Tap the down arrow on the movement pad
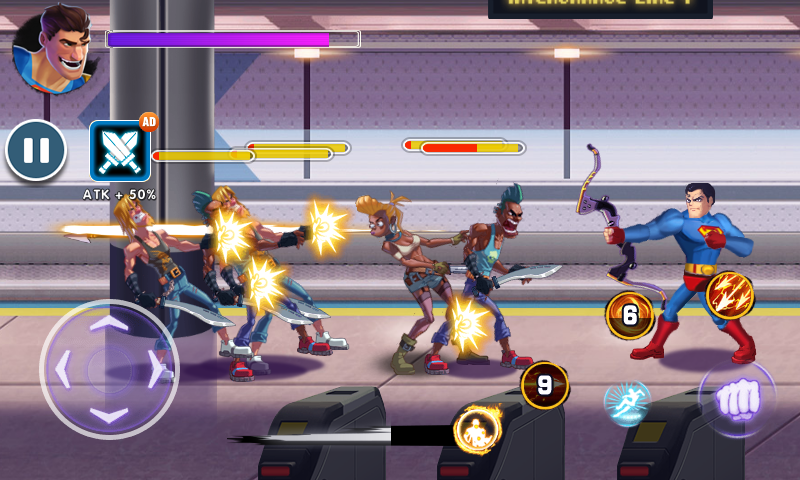This screenshot has height=480, width=800. coord(109,413)
